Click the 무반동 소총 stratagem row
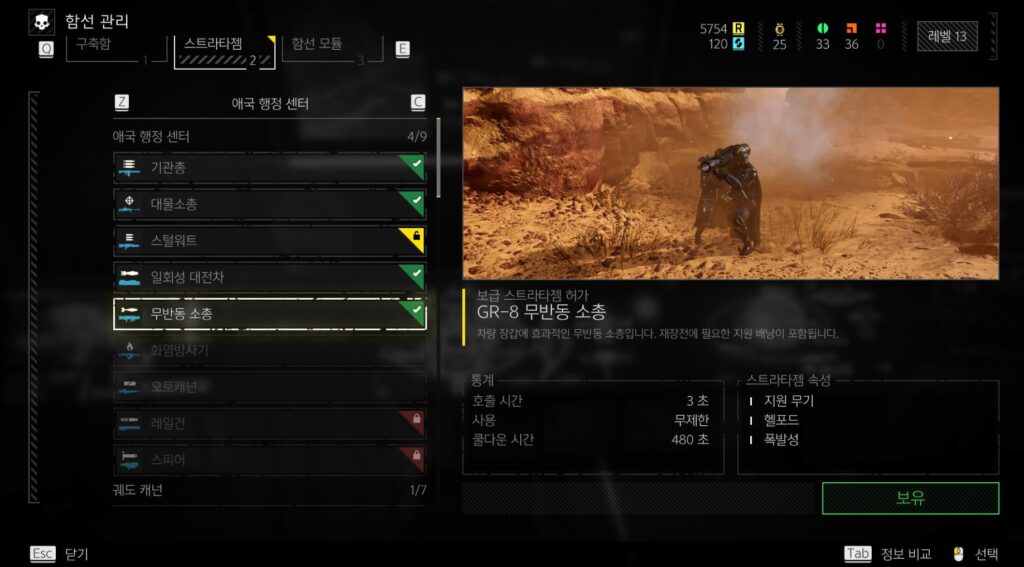The height and width of the screenshot is (567, 1024). 269,313
